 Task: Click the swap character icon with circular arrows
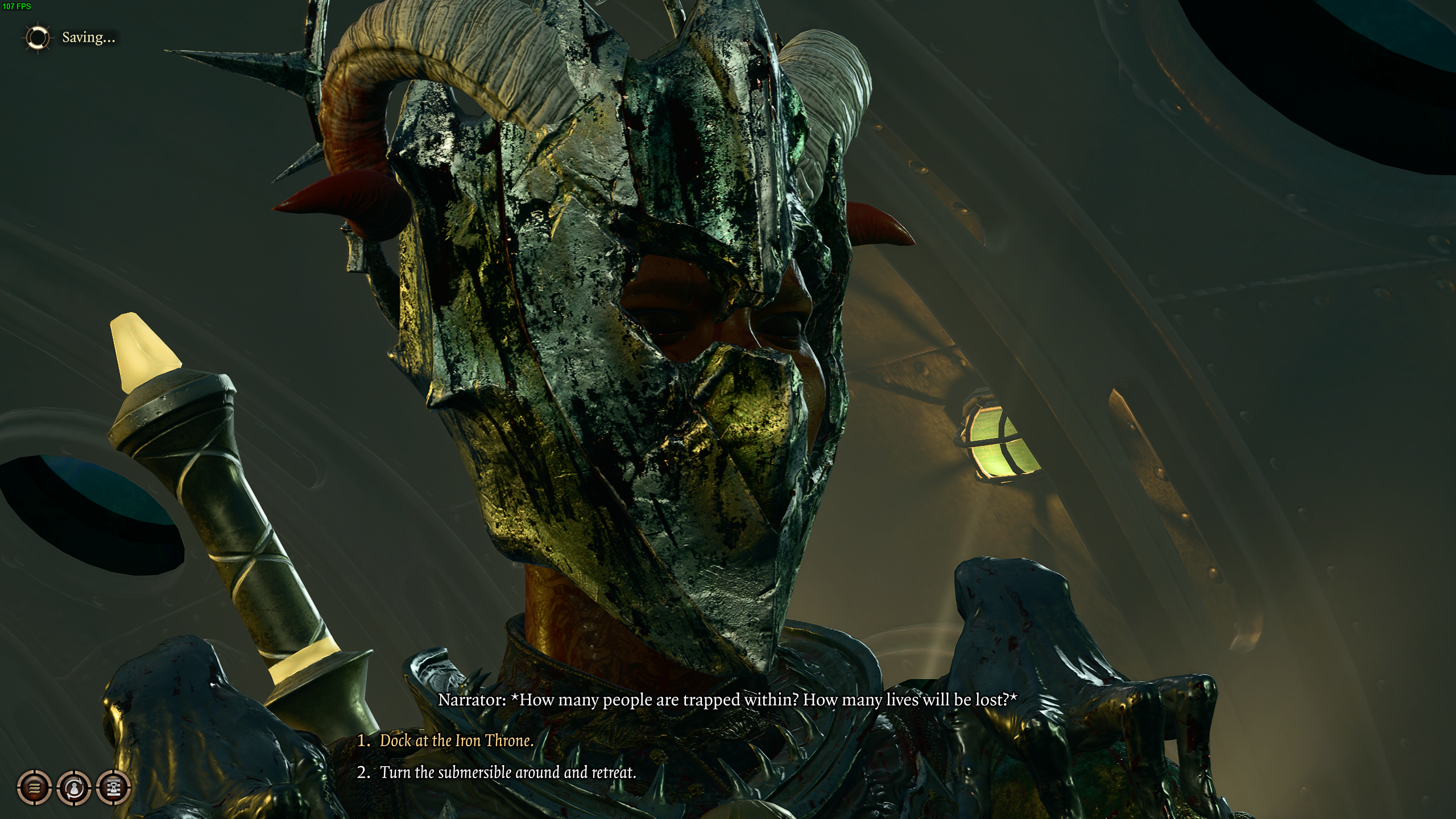click(75, 788)
